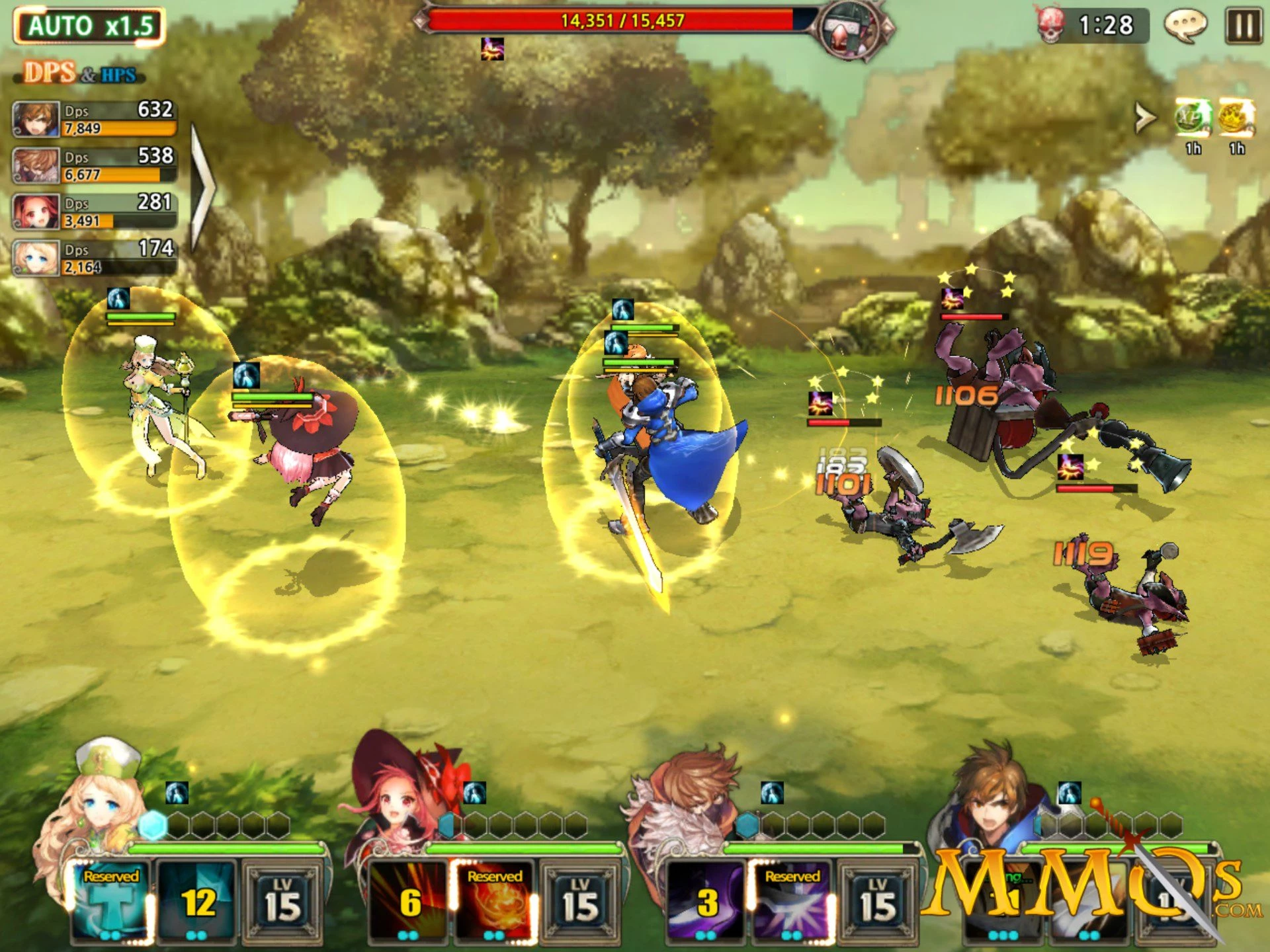Collapse the DPS panel with the arrow
Image resolution: width=1270 pixels, height=952 pixels.
[202, 187]
